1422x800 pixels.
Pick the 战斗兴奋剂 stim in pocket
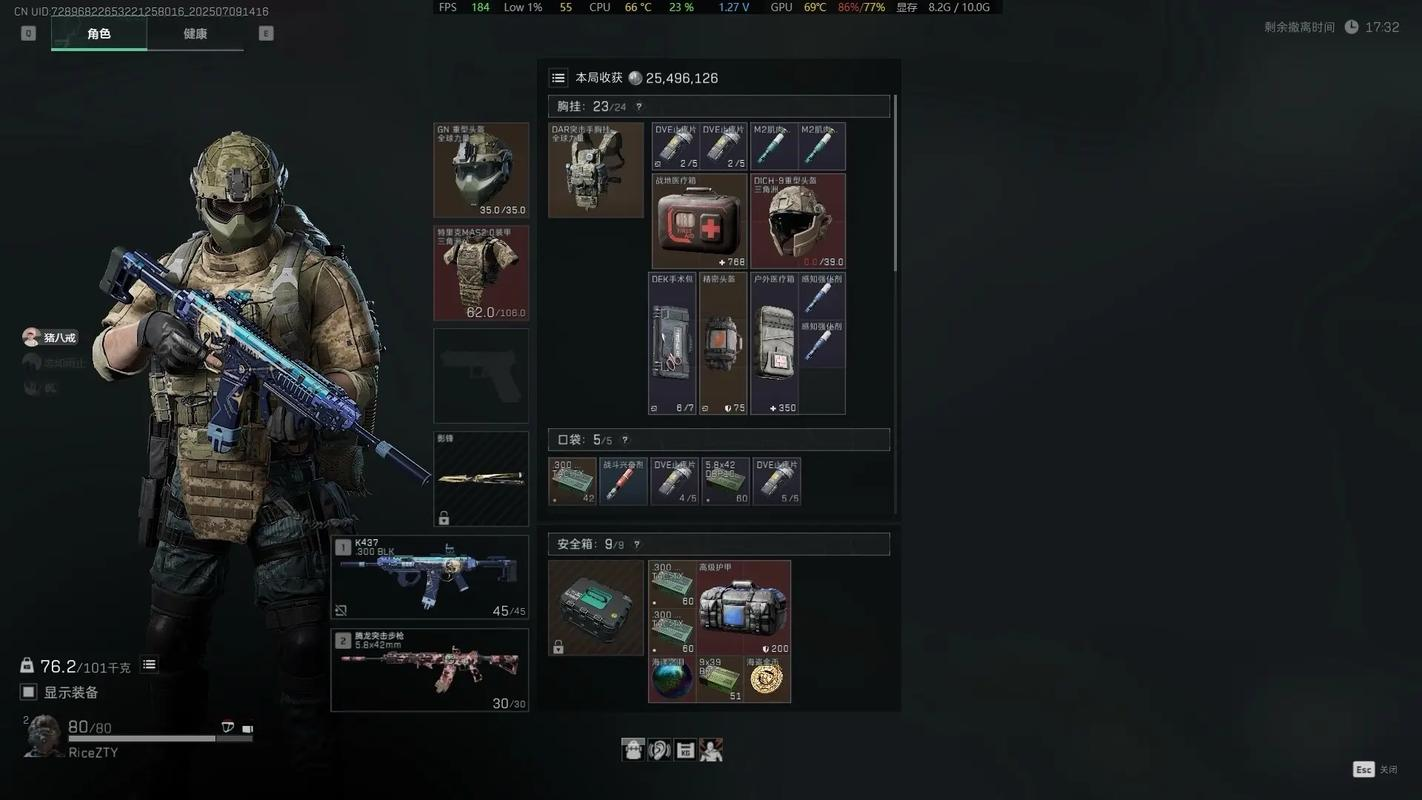click(x=623, y=481)
